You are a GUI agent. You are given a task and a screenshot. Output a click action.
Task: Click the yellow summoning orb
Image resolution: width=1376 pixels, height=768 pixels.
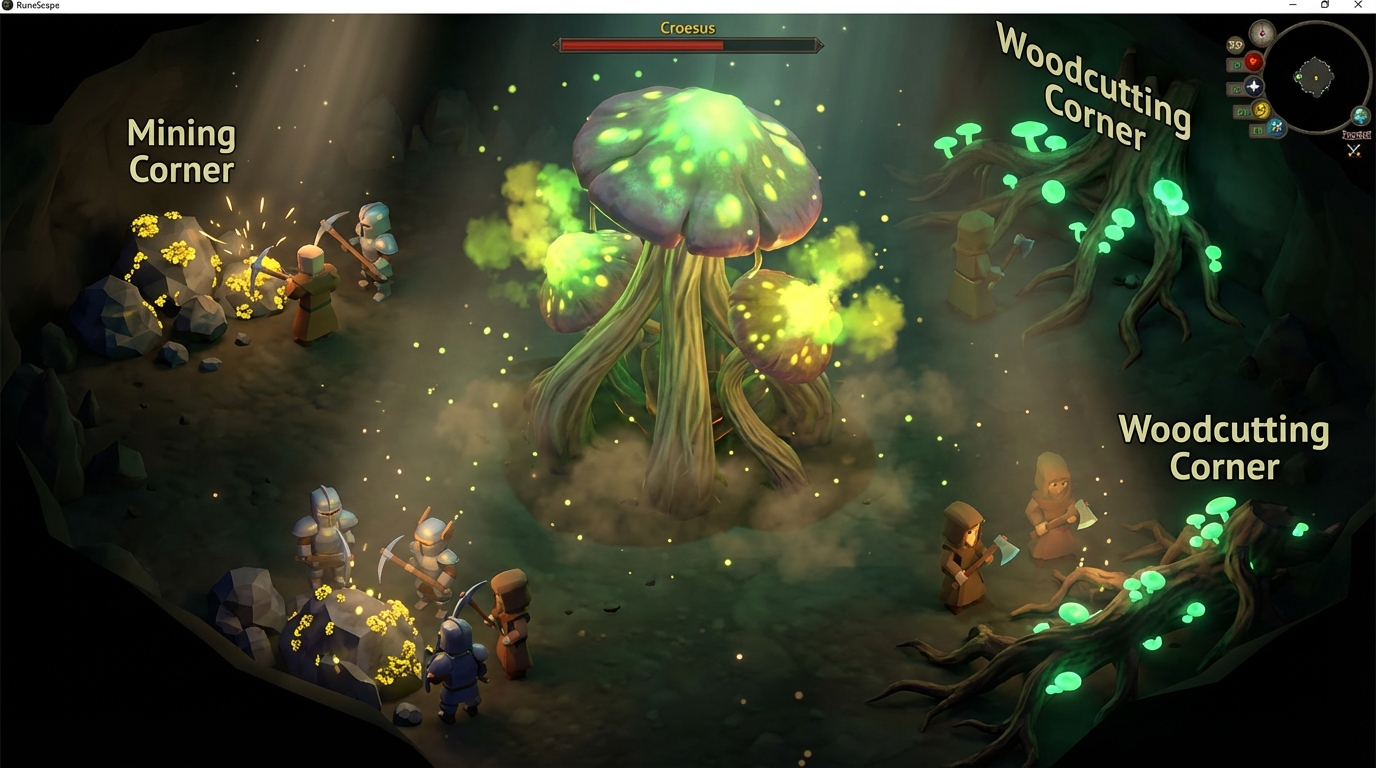pyautogui.click(x=1261, y=112)
